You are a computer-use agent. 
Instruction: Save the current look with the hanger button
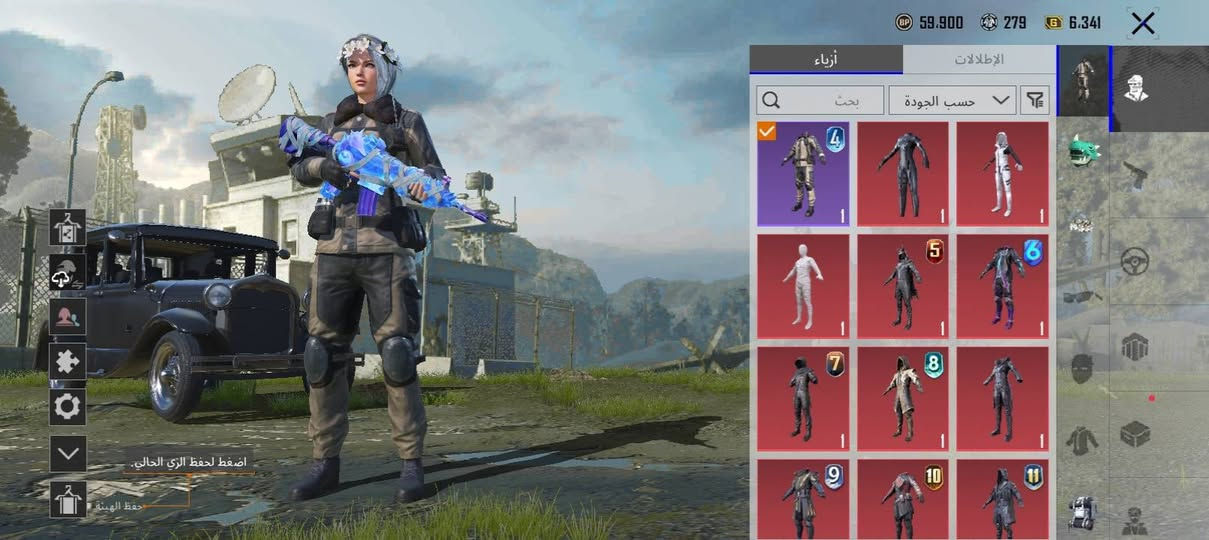click(x=68, y=499)
